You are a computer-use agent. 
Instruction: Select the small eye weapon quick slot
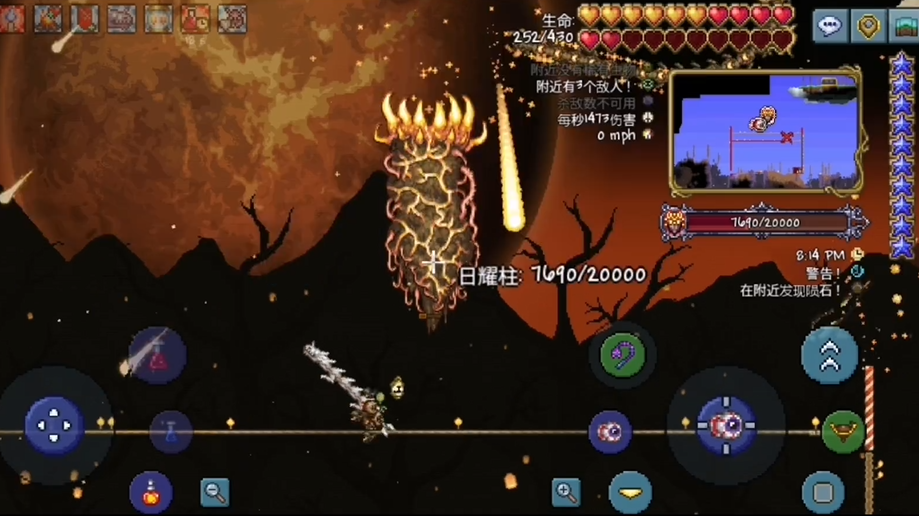coord(609,431)
